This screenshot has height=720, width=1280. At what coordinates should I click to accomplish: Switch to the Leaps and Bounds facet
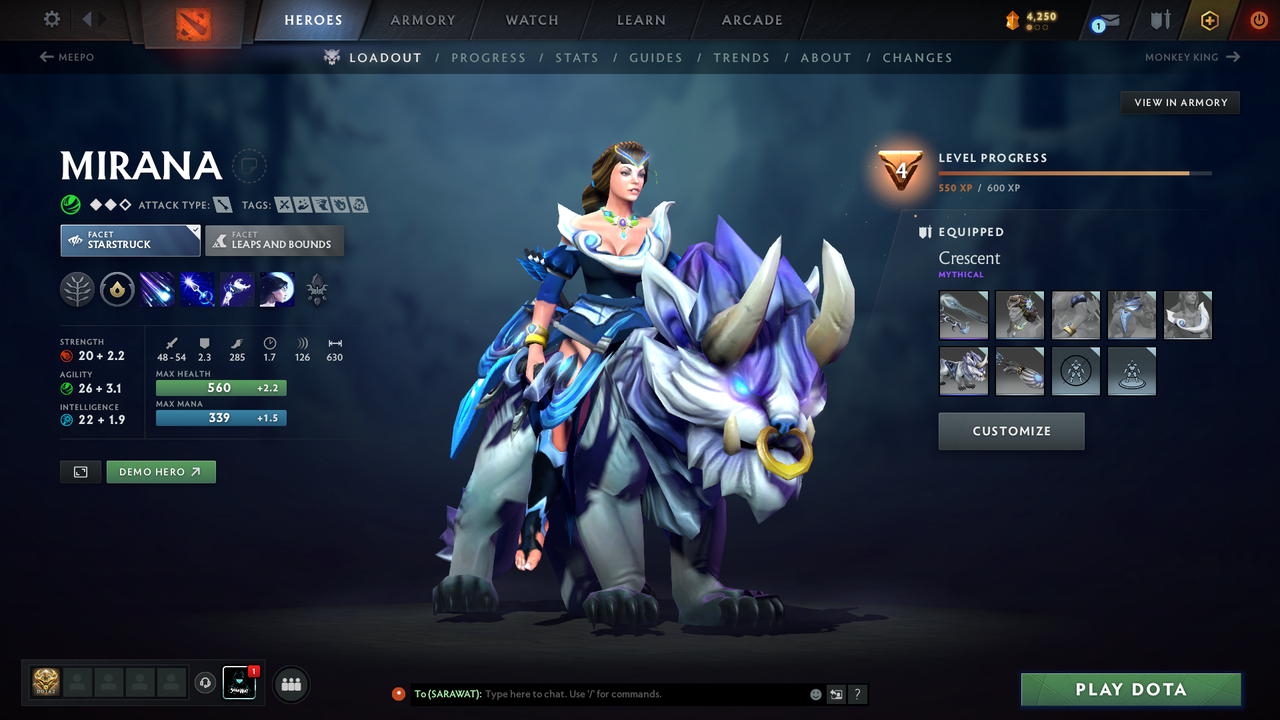[274, 240]
